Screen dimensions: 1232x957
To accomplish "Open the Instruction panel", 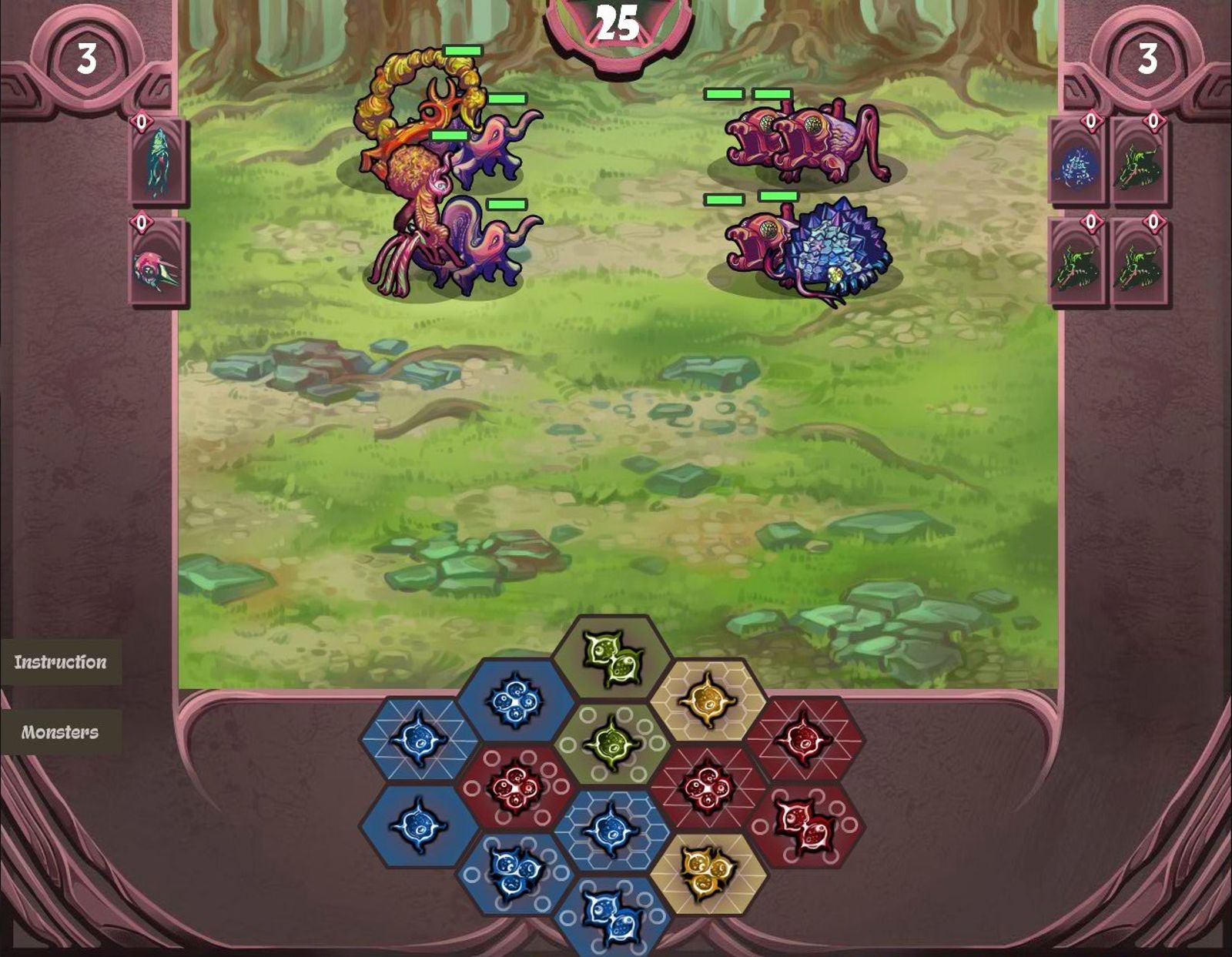I will [x=59, y=661].
